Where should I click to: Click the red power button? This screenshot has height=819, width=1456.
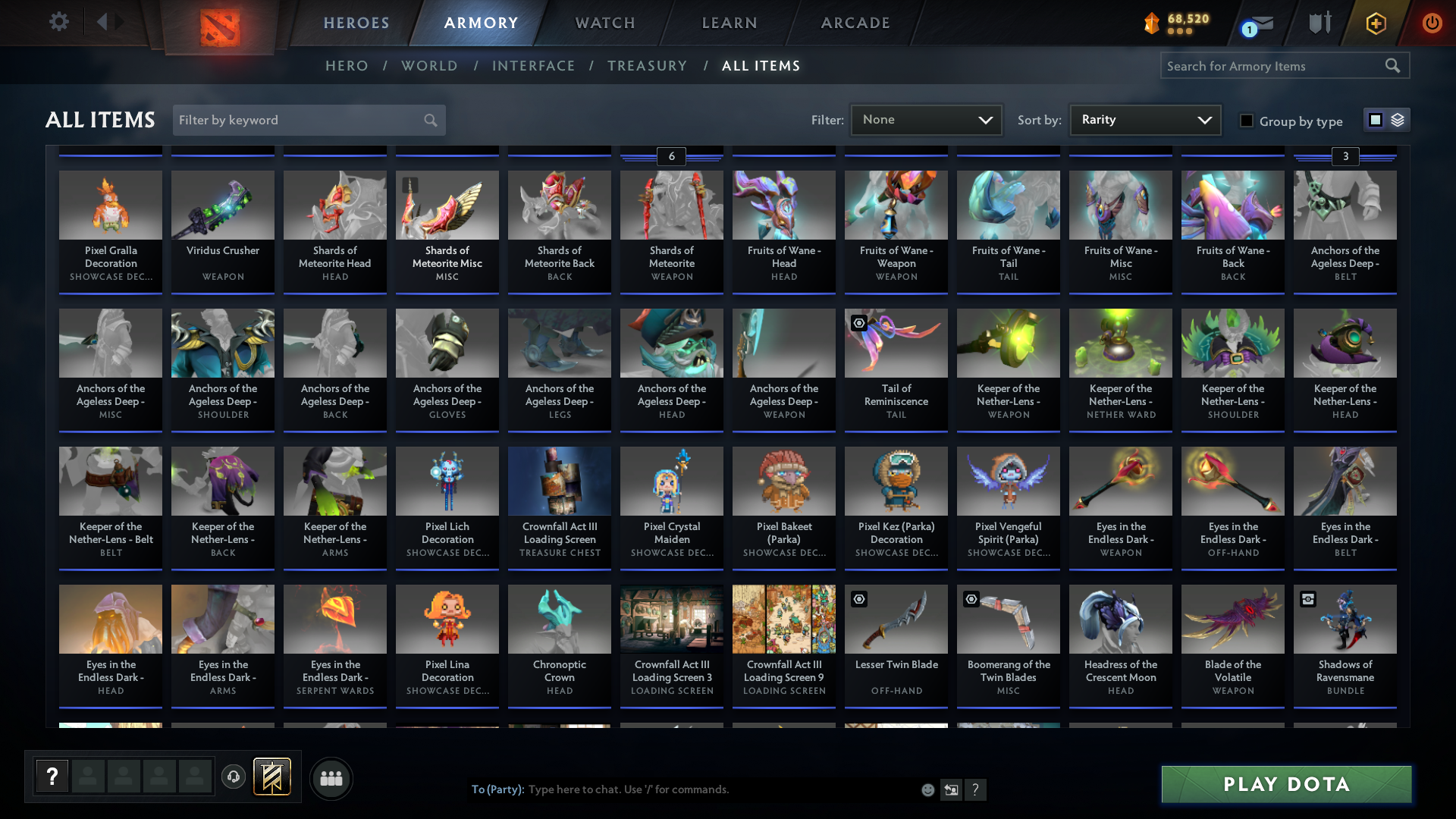coord(1432,22)
